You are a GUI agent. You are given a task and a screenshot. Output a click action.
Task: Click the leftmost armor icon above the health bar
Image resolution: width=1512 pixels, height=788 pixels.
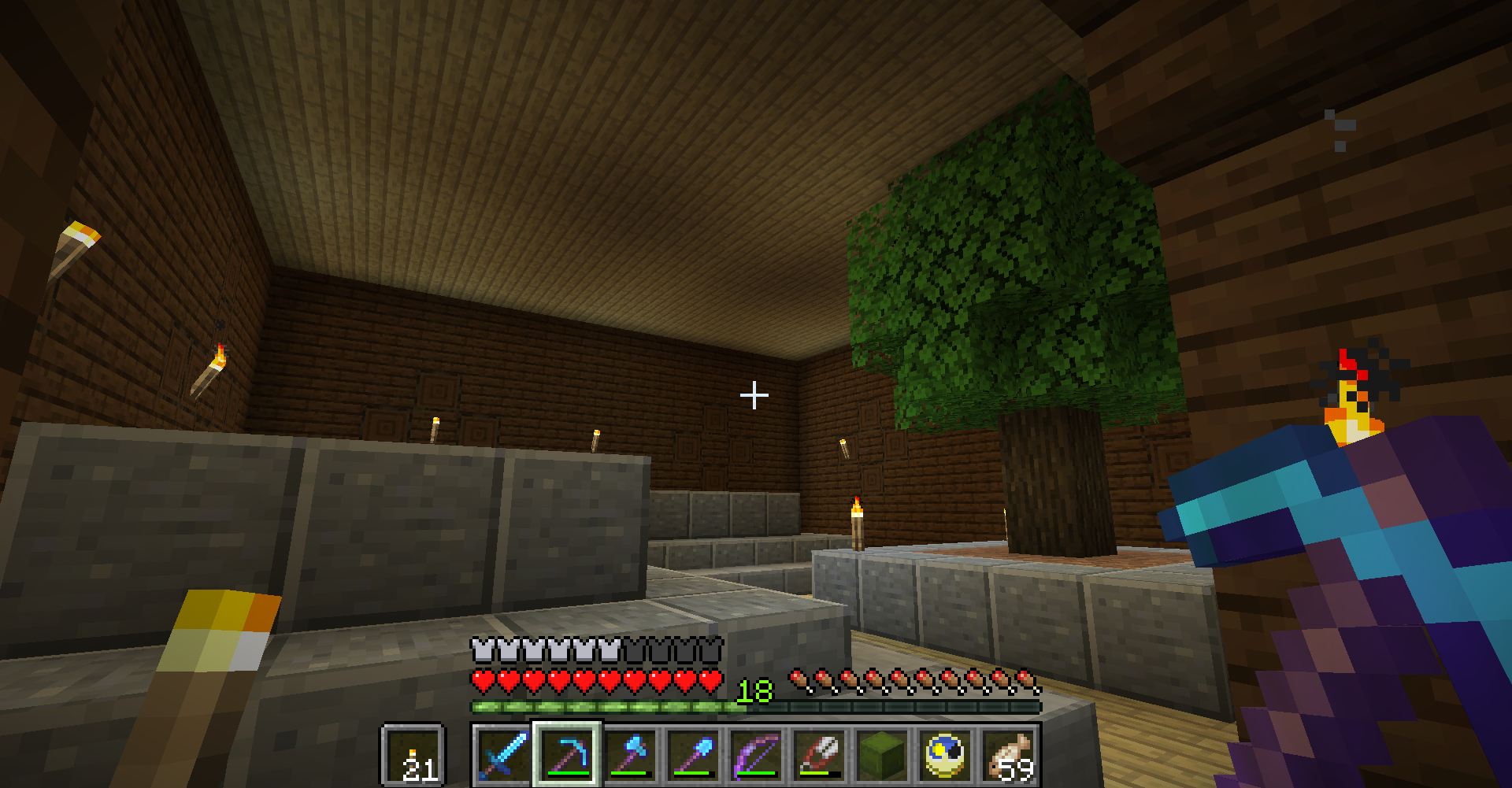[480, 649]
